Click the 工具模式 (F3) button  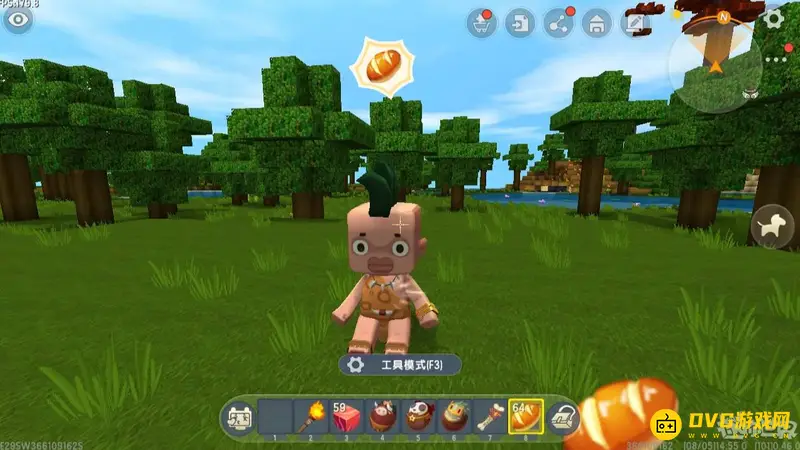pyautogui.click(x=400, y=365)
